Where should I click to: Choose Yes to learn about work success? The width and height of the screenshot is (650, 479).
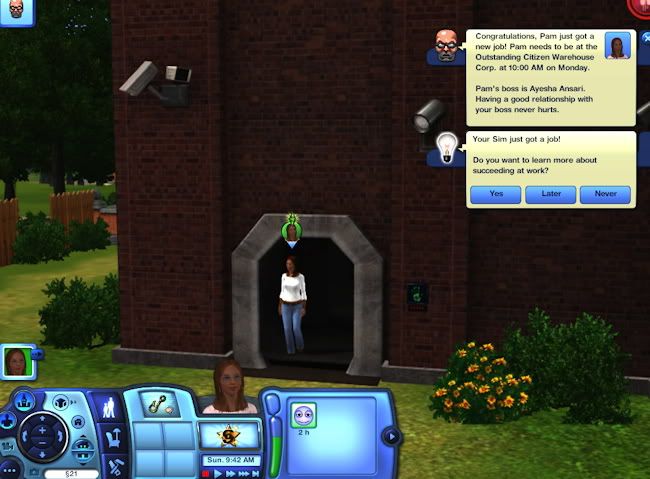[497, 195]
